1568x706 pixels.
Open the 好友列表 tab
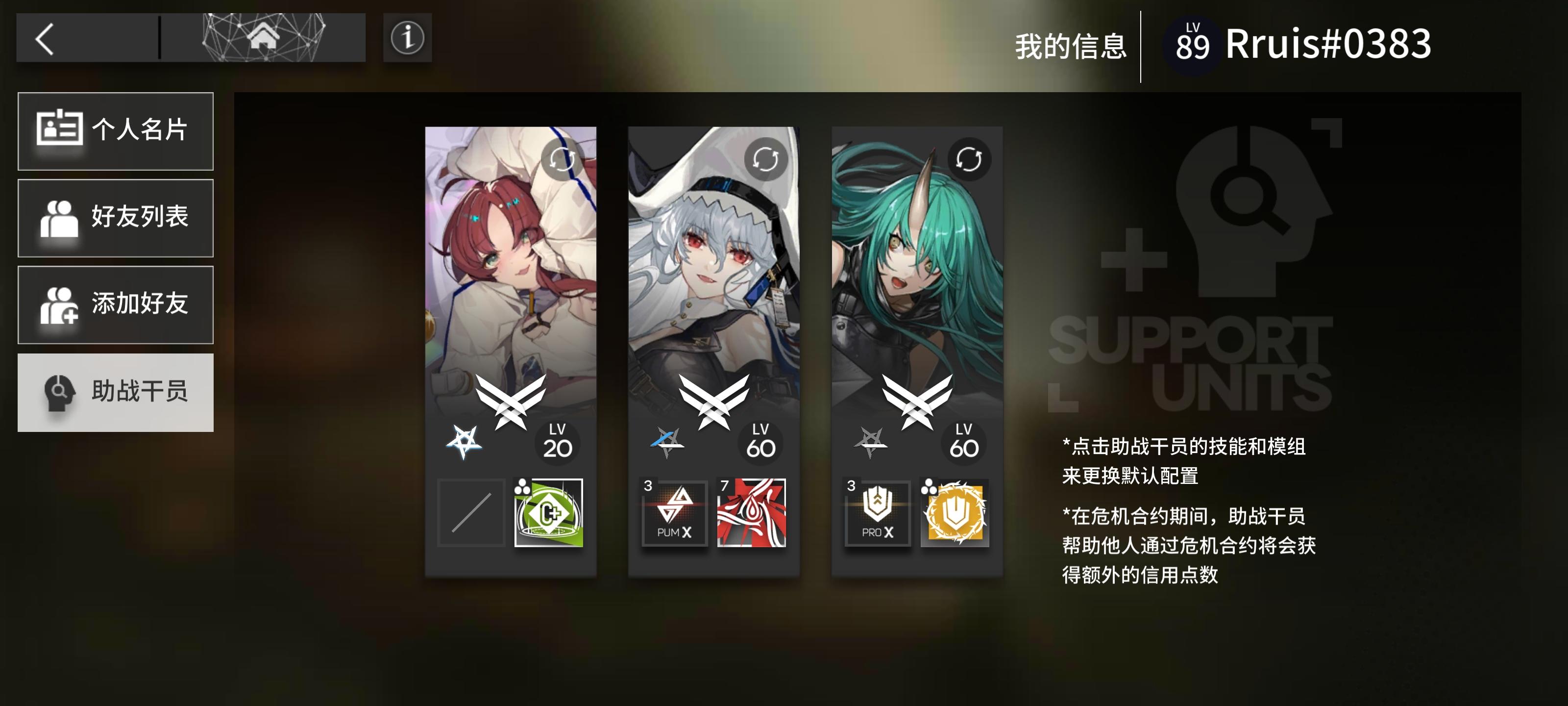click(116, 218)
